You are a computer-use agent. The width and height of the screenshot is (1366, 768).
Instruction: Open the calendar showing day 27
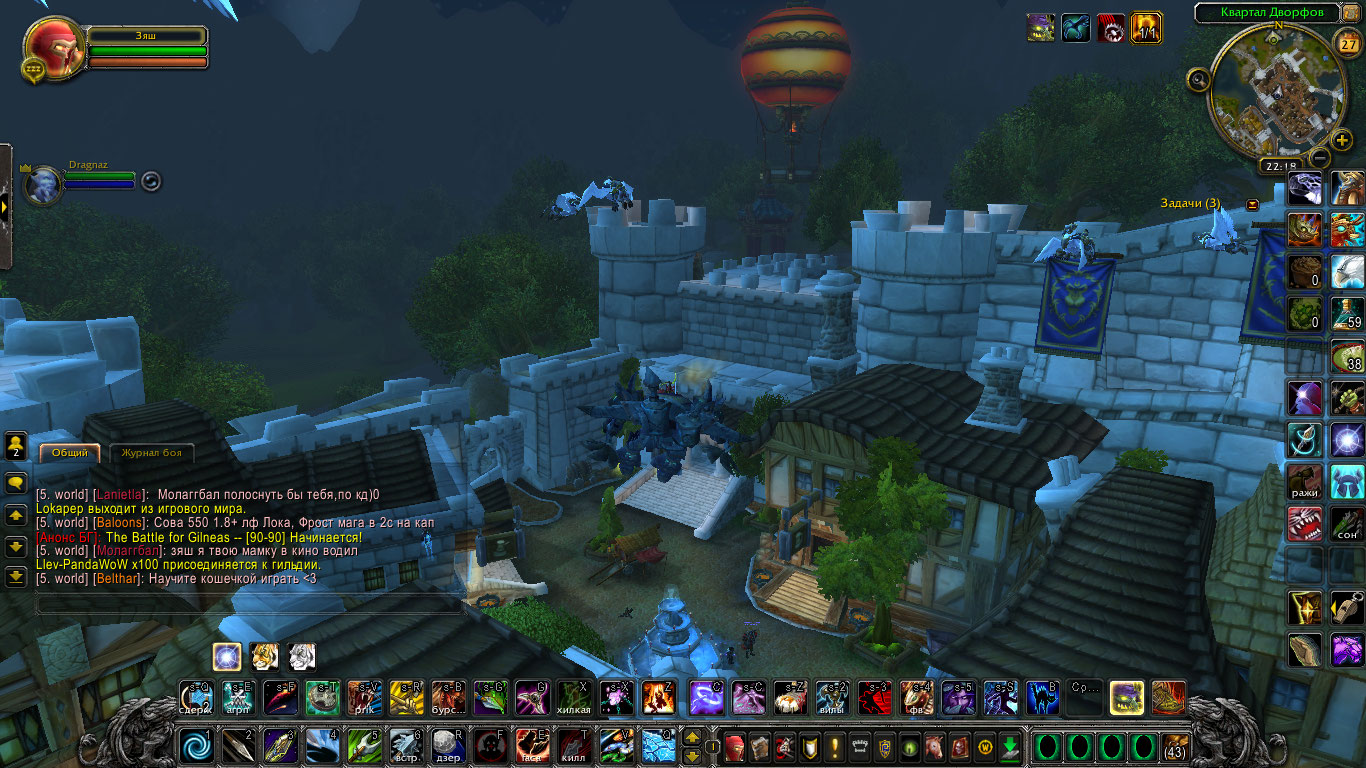click(x=1346, y=45)
